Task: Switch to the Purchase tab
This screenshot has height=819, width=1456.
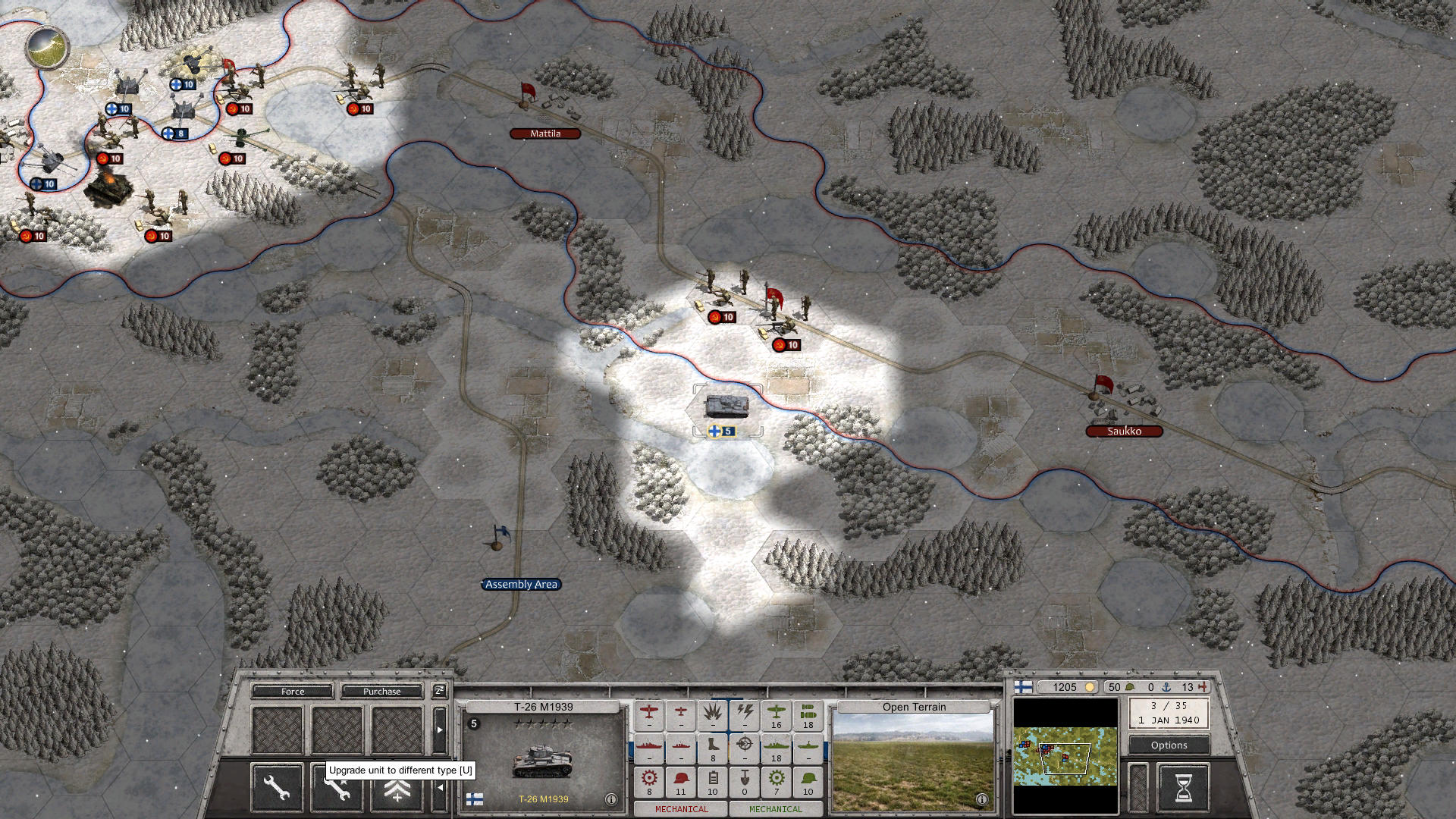Action: tap(382, 691)
